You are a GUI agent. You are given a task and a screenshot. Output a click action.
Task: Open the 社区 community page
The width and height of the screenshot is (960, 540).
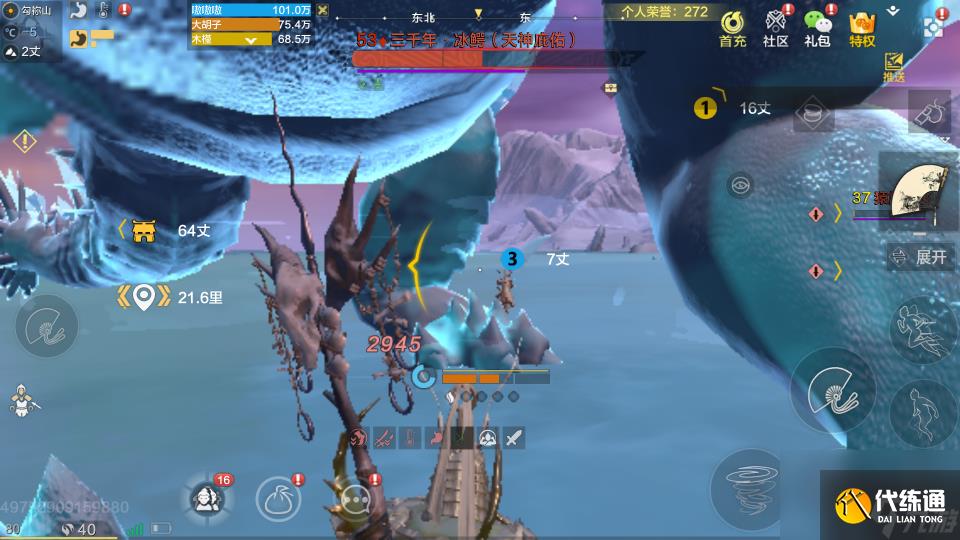[x=776, y=27]
